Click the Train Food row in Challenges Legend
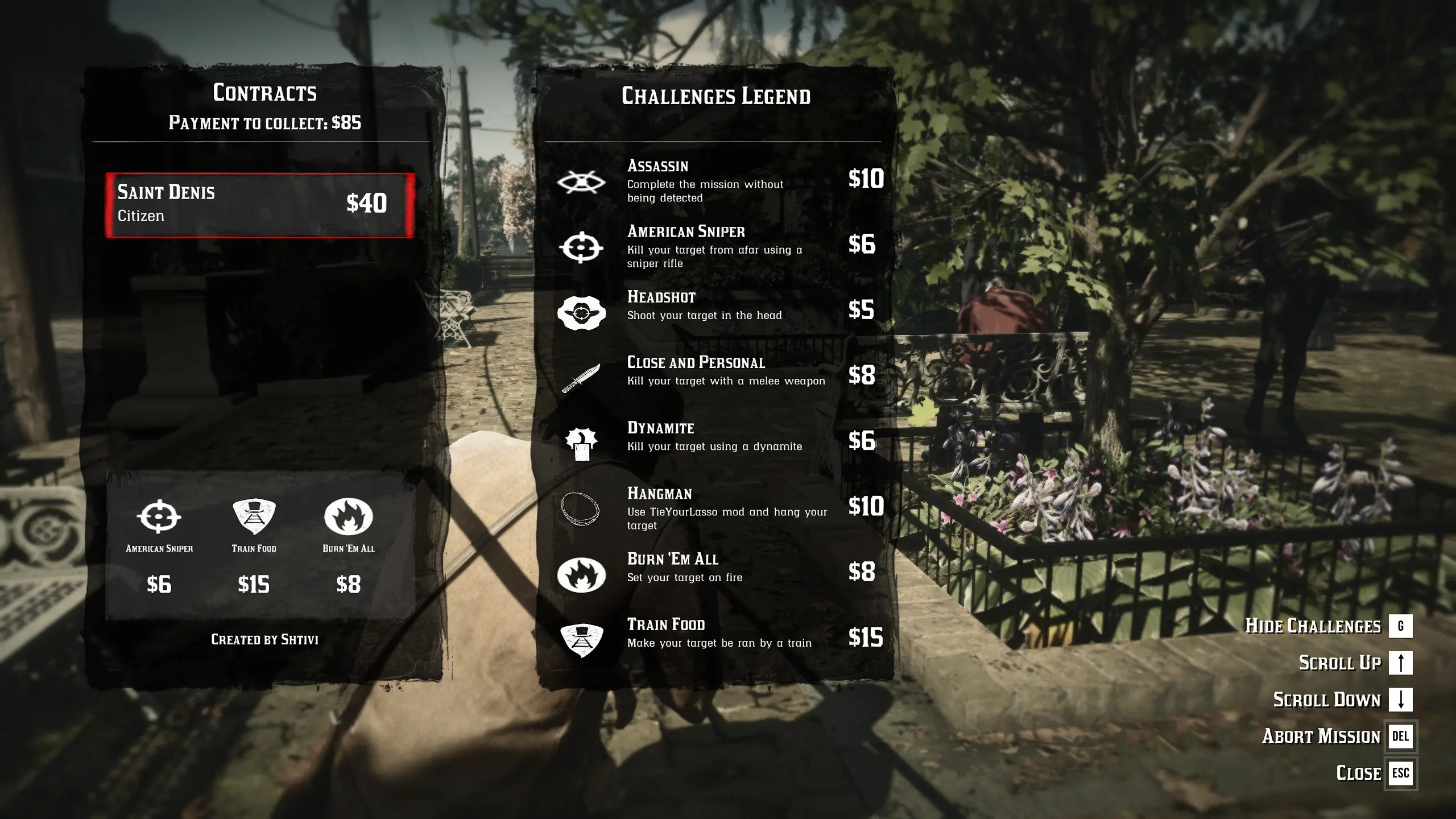The image size is (1456, 819). 717,638
